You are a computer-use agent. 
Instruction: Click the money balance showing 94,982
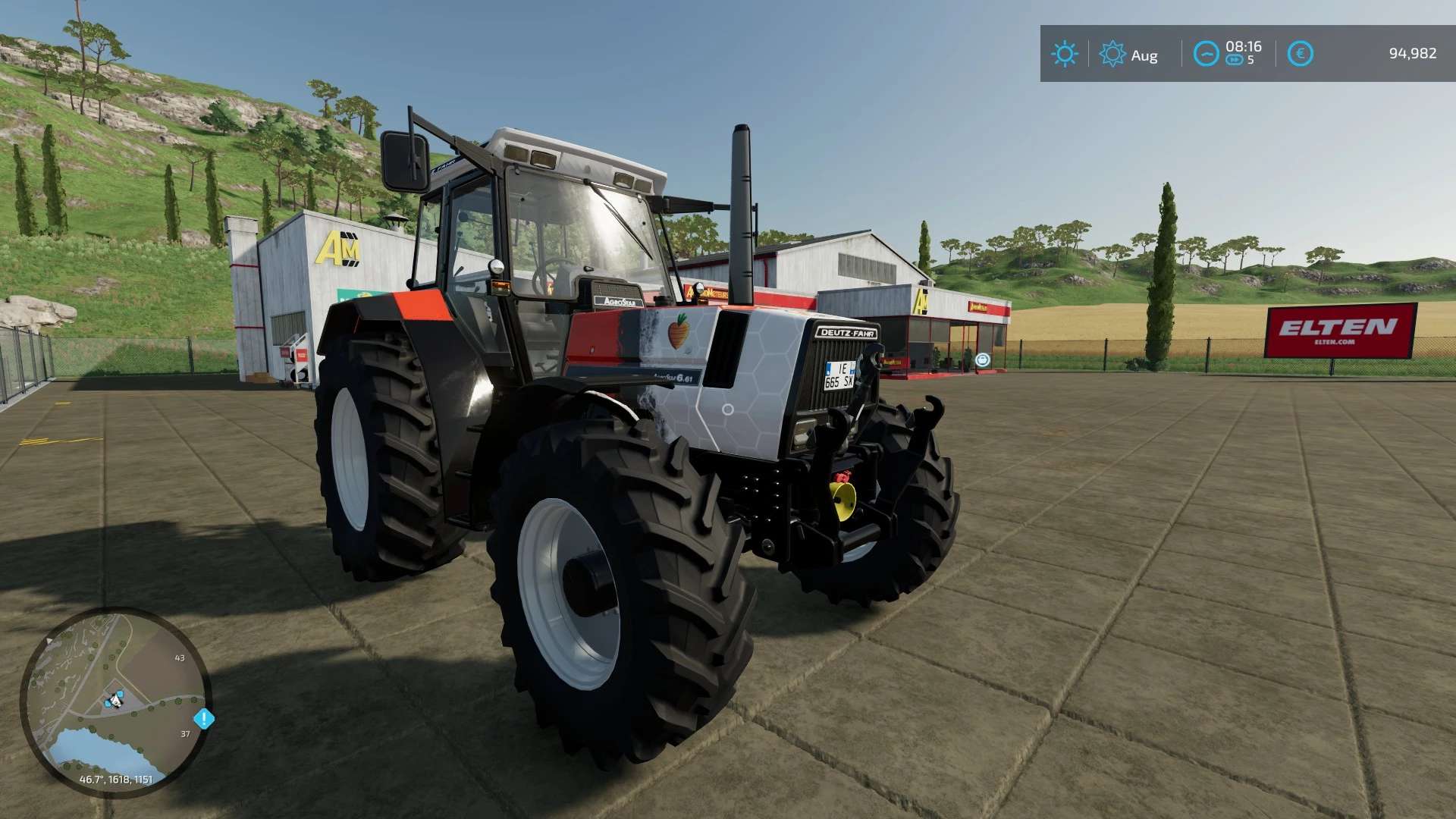click(1415, 52)
